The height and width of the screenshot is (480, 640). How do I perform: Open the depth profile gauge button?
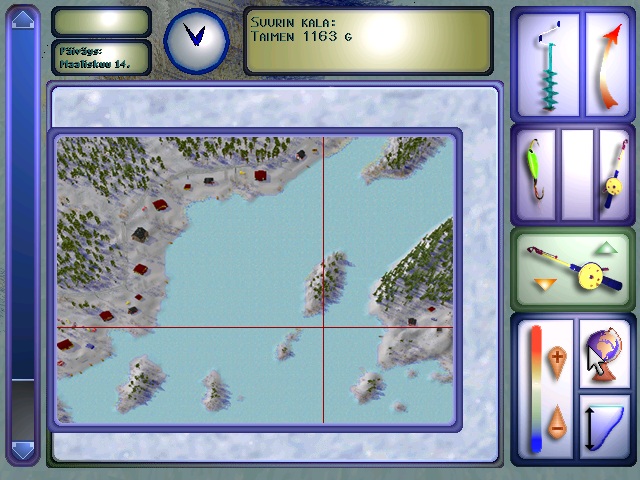[x=606, y=425]
